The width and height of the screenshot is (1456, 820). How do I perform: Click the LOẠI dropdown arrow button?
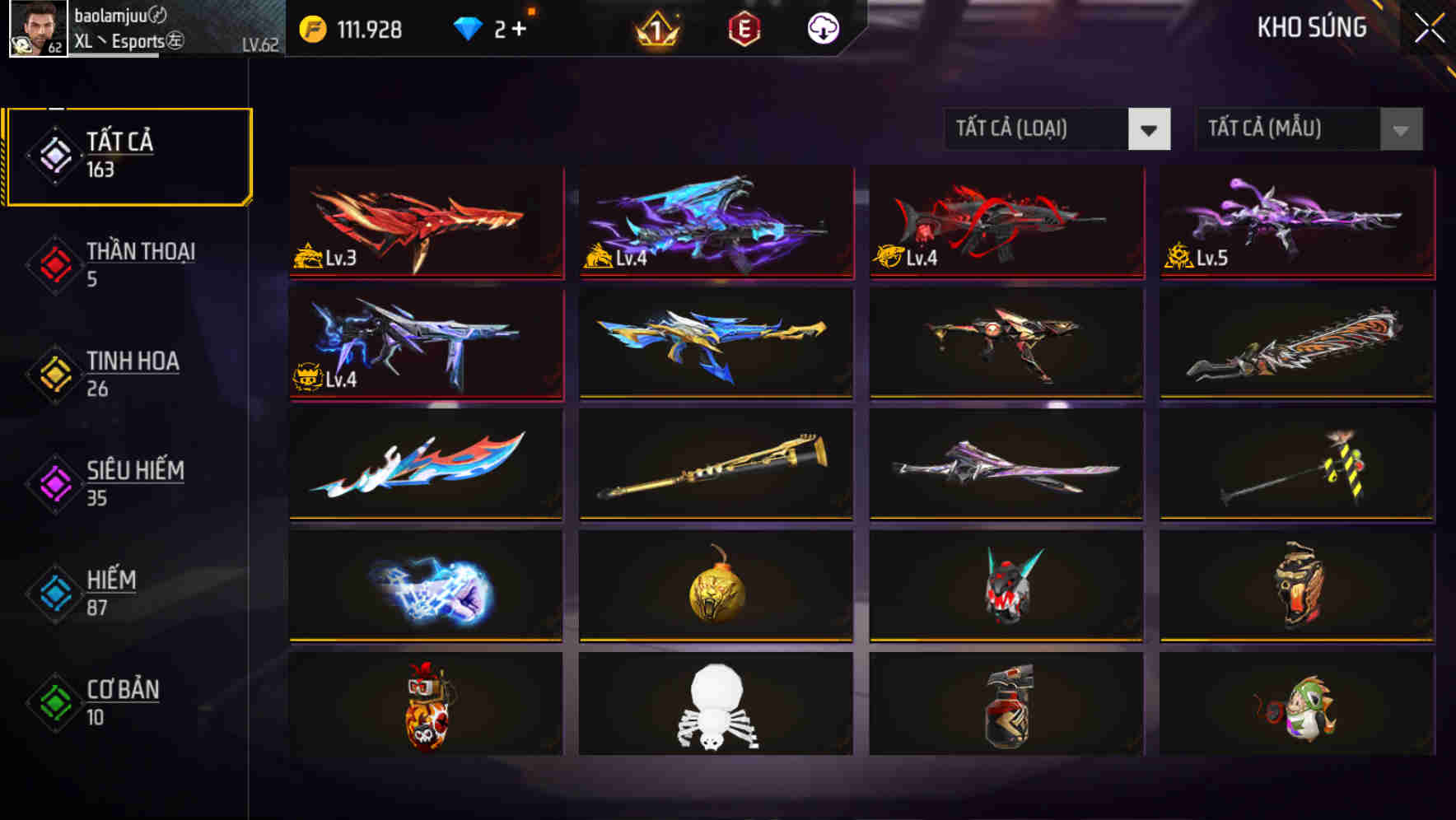[1150, 129]
